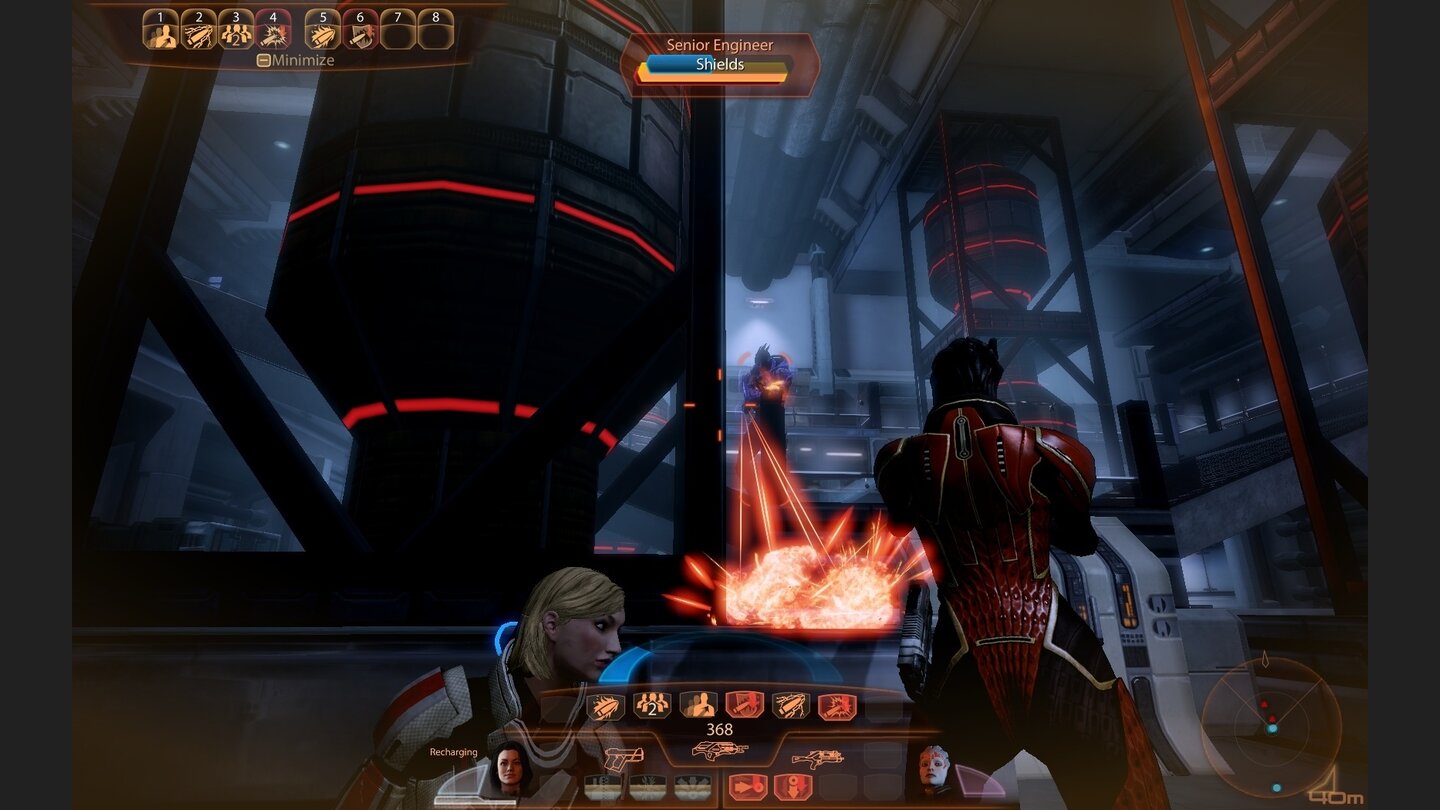Image resolution: width=1440 pixels, height=810 pixels.
Task: Open Miranda's portrait on the left
Action: tap(508, 770)
